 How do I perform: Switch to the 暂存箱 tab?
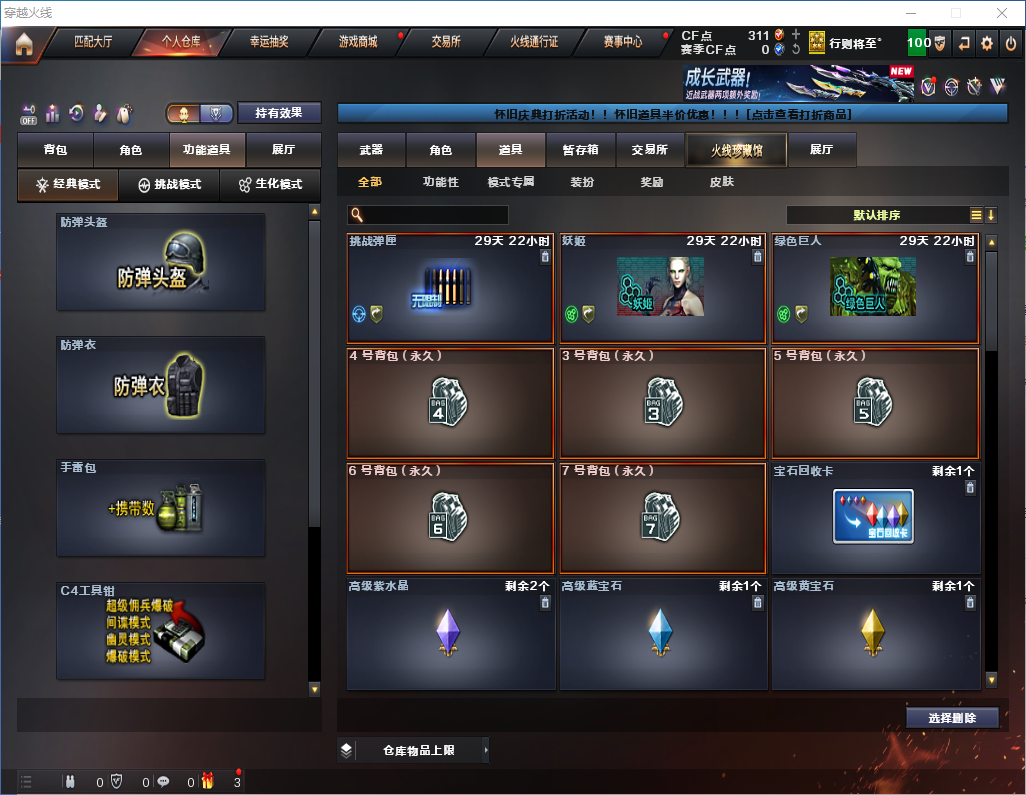pyautogui.click(x=580, y=150)
